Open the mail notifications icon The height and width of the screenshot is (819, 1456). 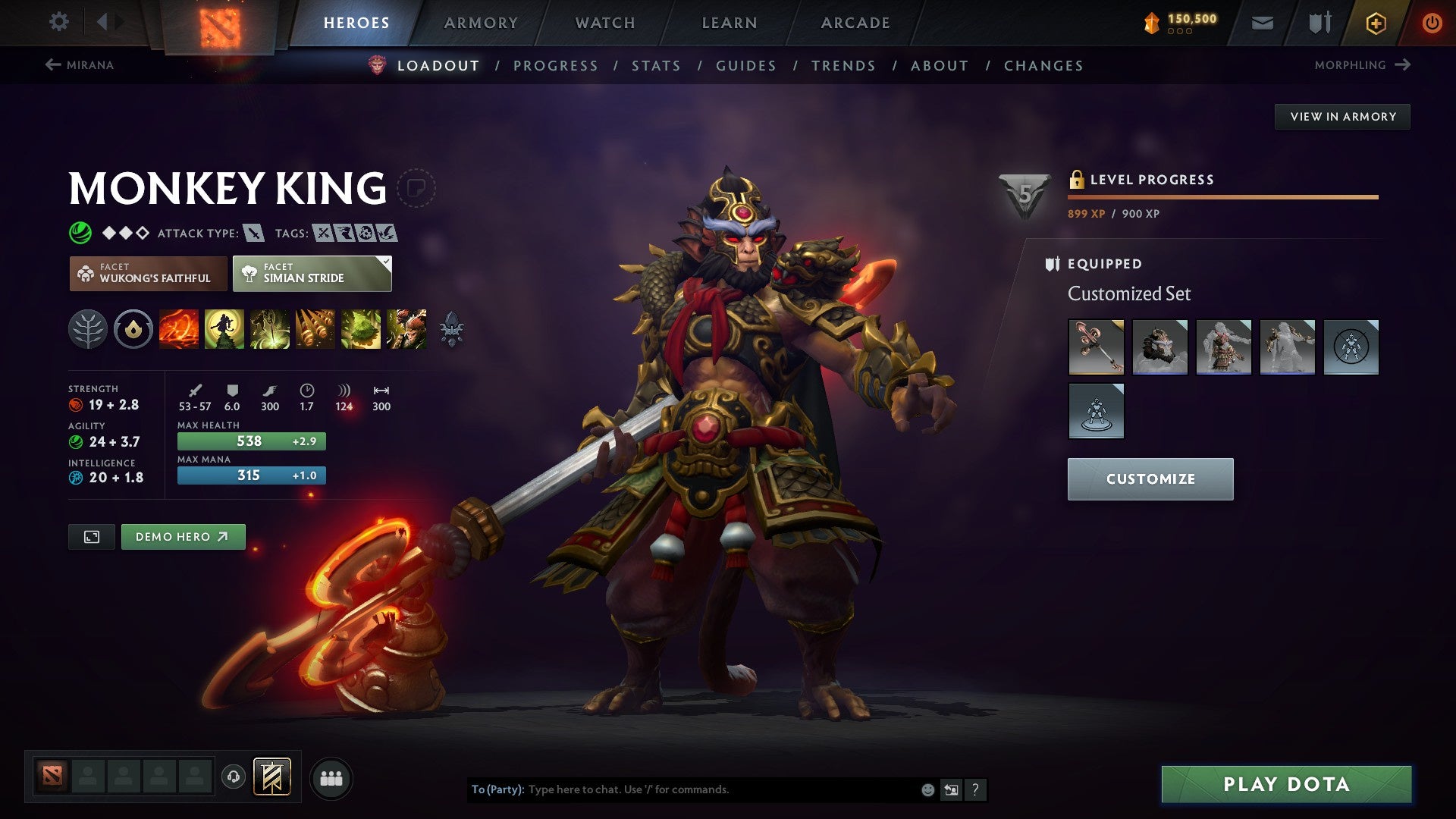tap(1261, 23)
